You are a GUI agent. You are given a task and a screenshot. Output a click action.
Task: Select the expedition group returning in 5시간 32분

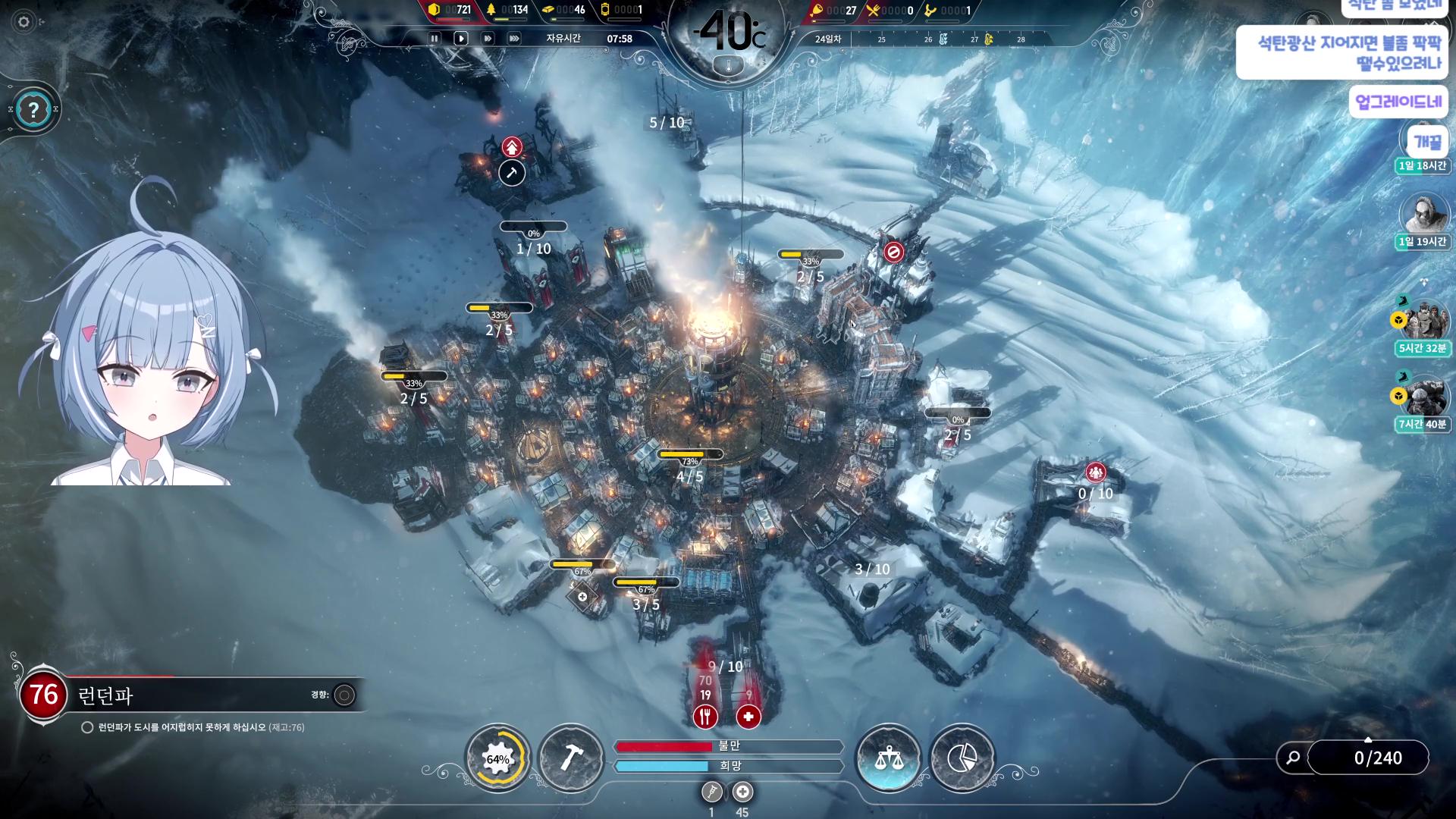pos(1423,321)
